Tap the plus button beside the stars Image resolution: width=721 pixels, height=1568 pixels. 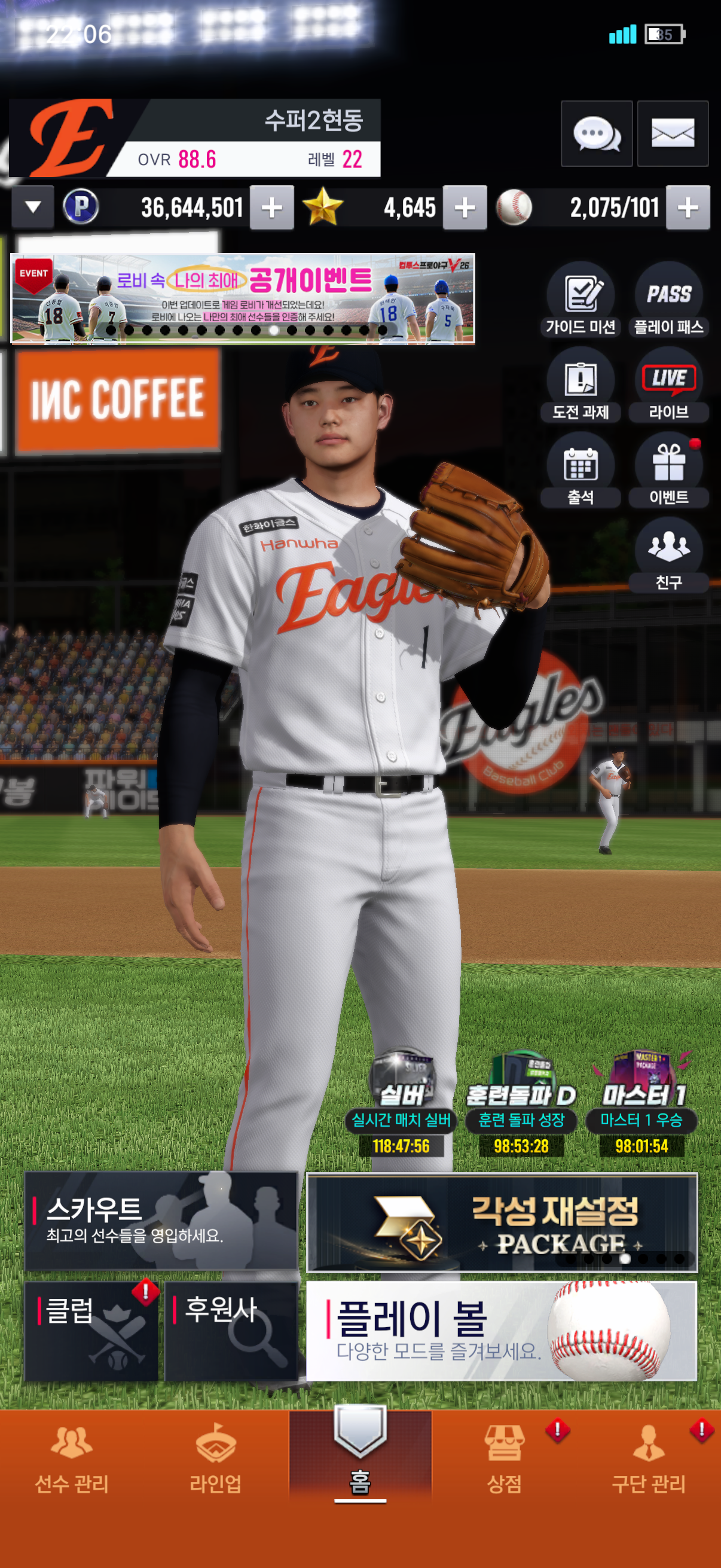point(465,208)
